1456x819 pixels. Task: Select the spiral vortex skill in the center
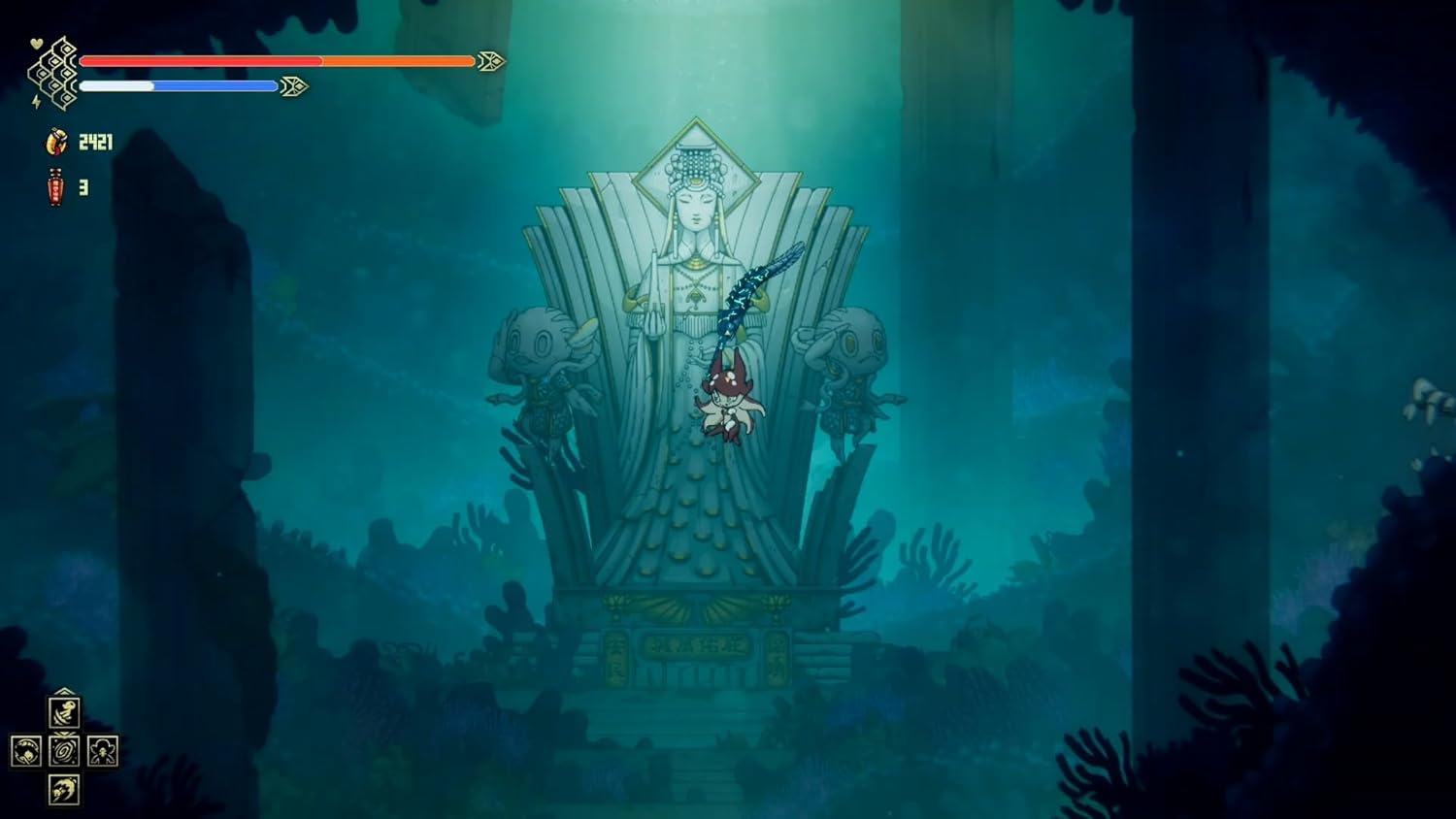[64, 751]
